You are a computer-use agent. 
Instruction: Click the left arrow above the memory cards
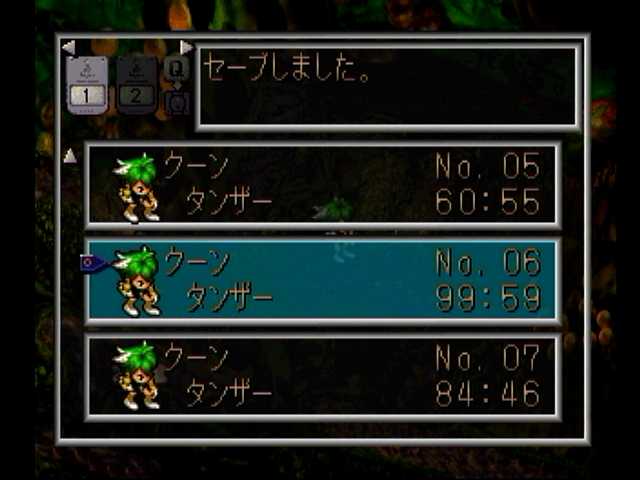click(x=68, y=47)
